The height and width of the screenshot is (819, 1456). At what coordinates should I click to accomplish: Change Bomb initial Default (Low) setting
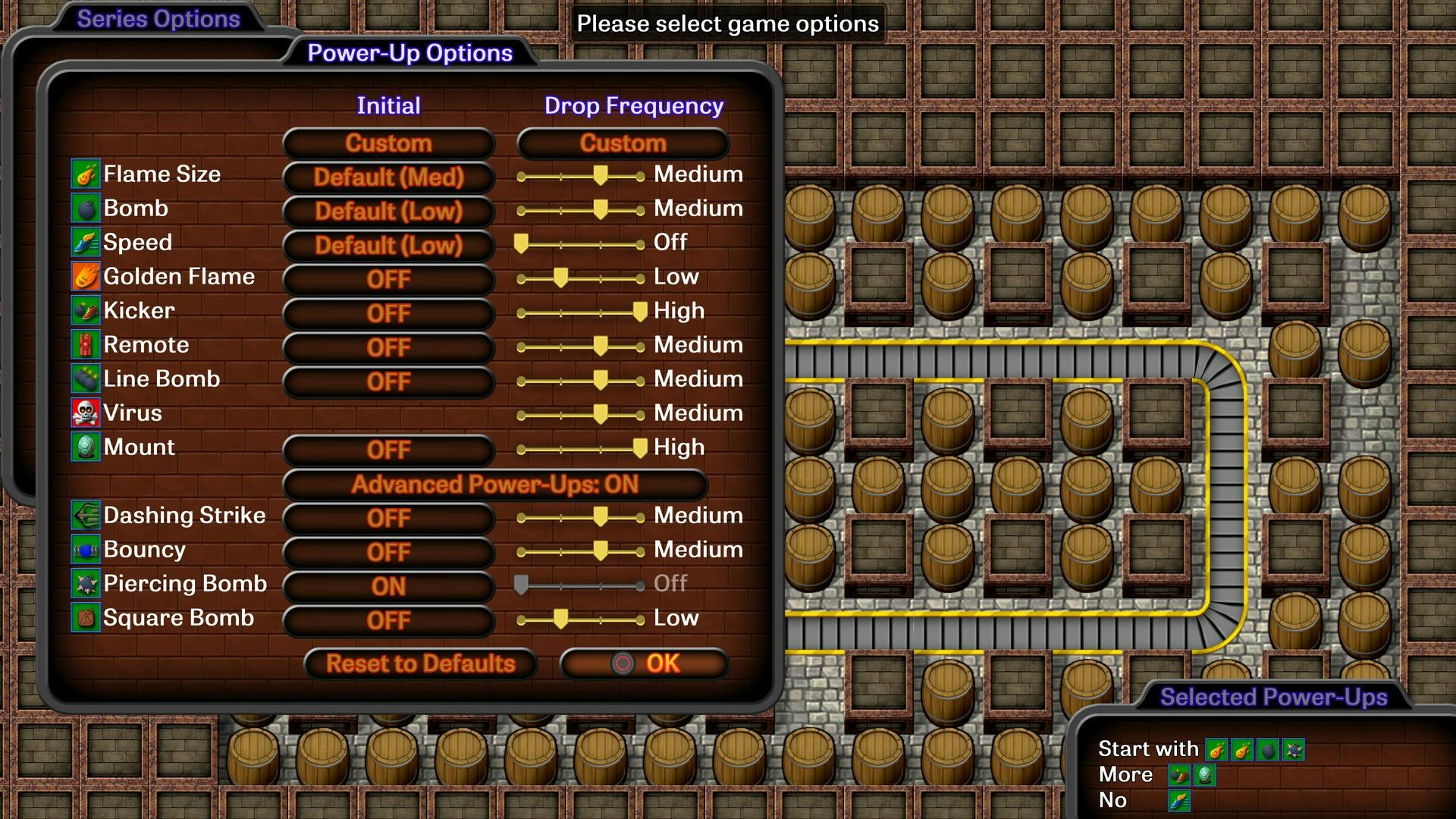(x=388, y=212)
